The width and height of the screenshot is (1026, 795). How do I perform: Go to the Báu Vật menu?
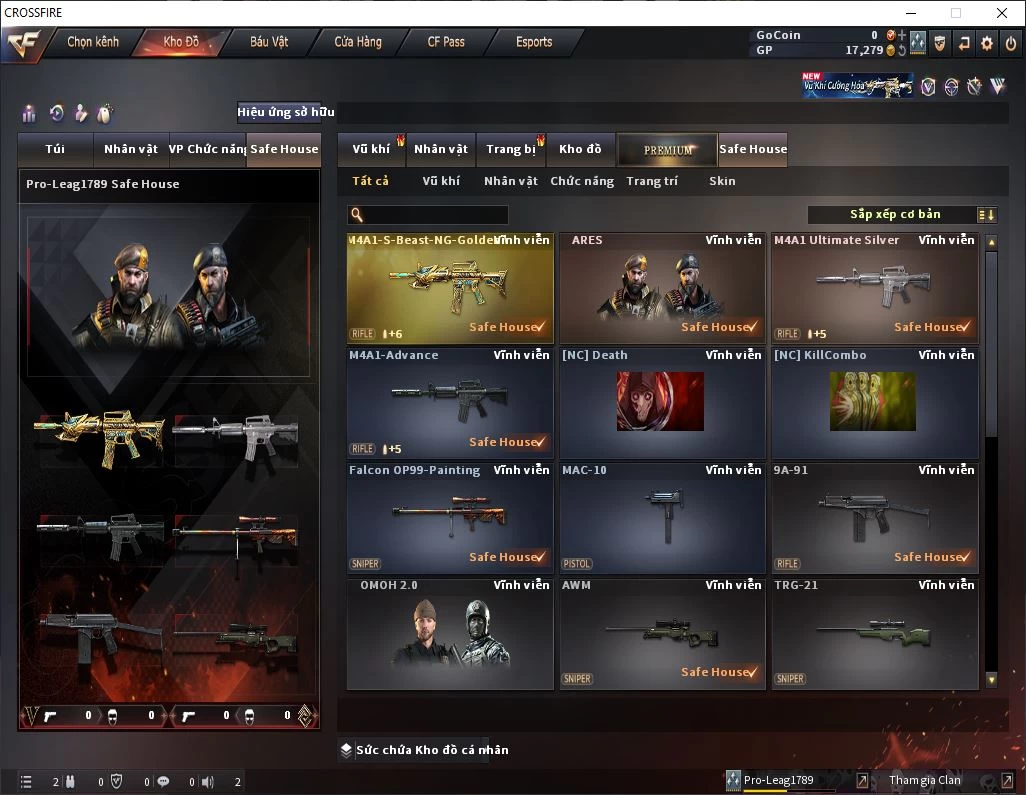[269, 42]
